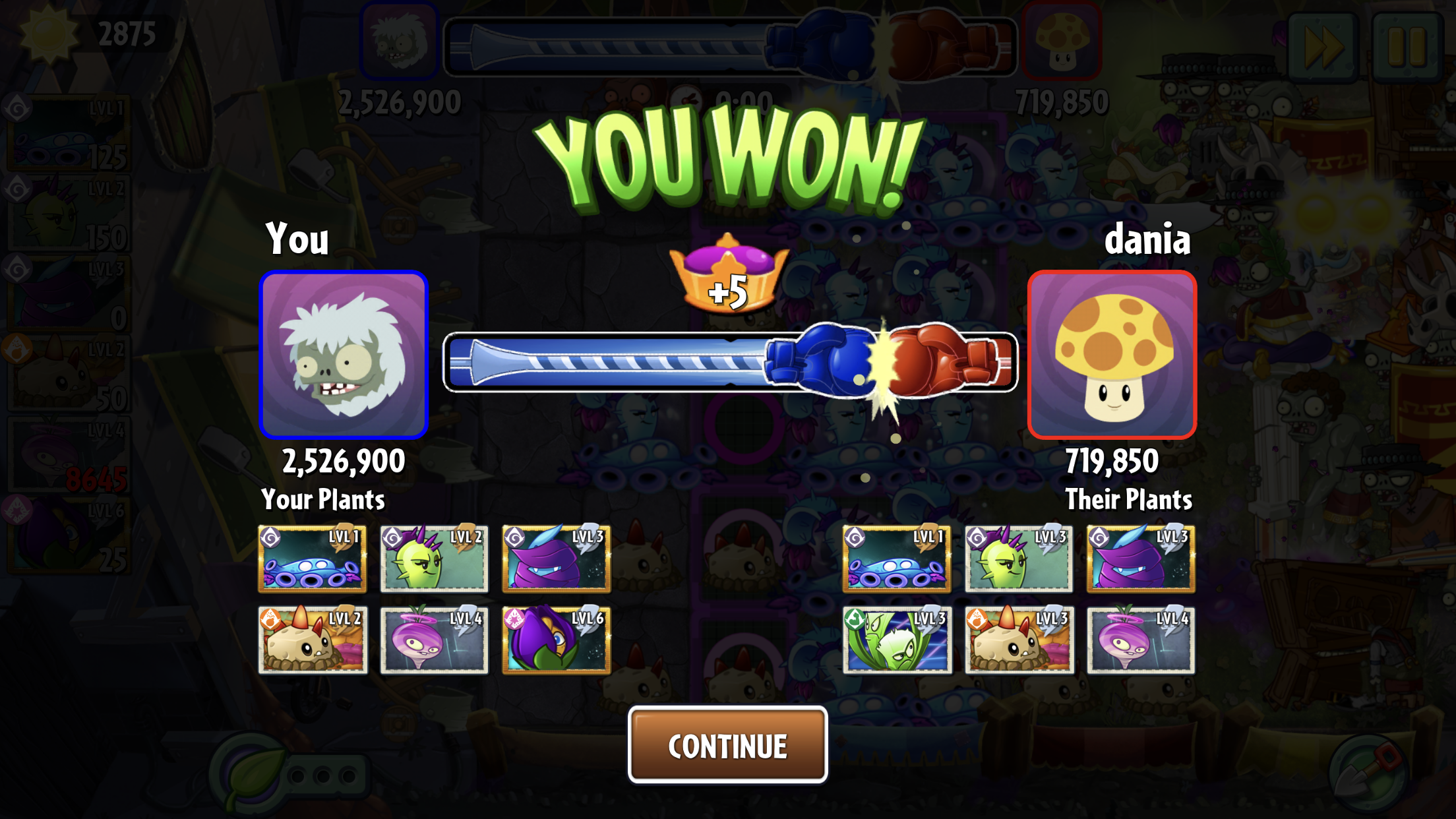Image resolution: width=1456 pixels, height=819 pixels.
Task: Choose your LVL 4 purple turnip card
Action: pos(434,640)
